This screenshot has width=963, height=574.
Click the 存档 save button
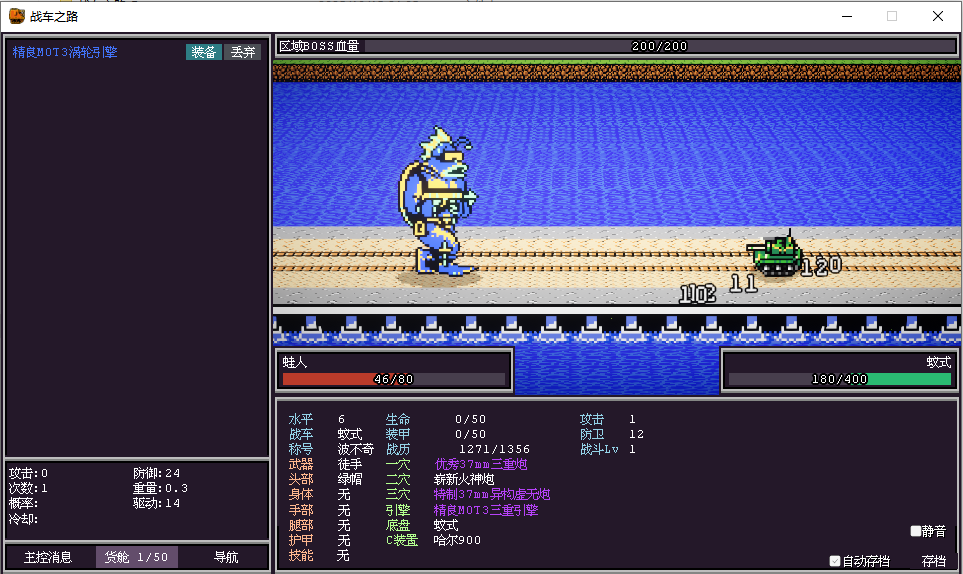(934, 561)
